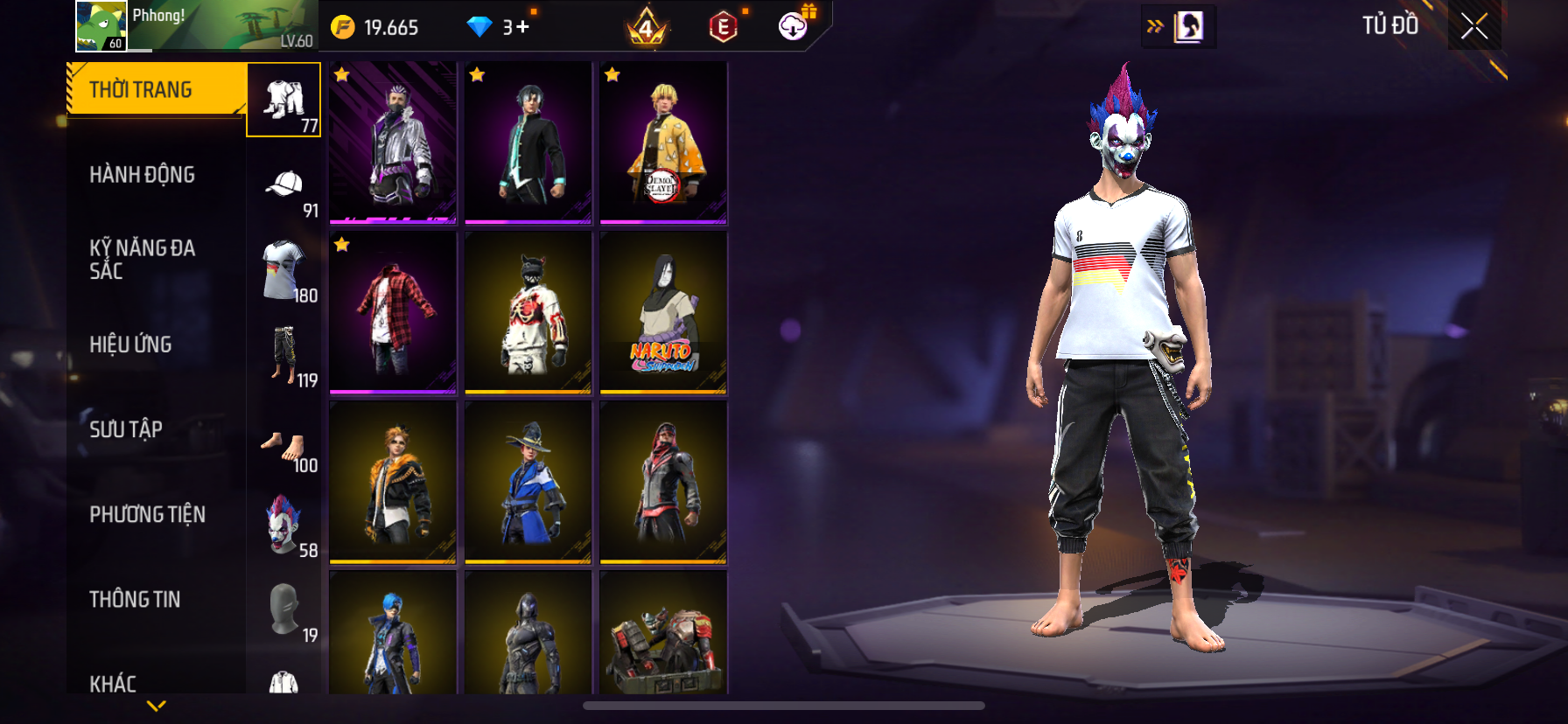Add diamonds with the plus button
The height and width of the screenshot is (724, 1568).
(522, 27)
